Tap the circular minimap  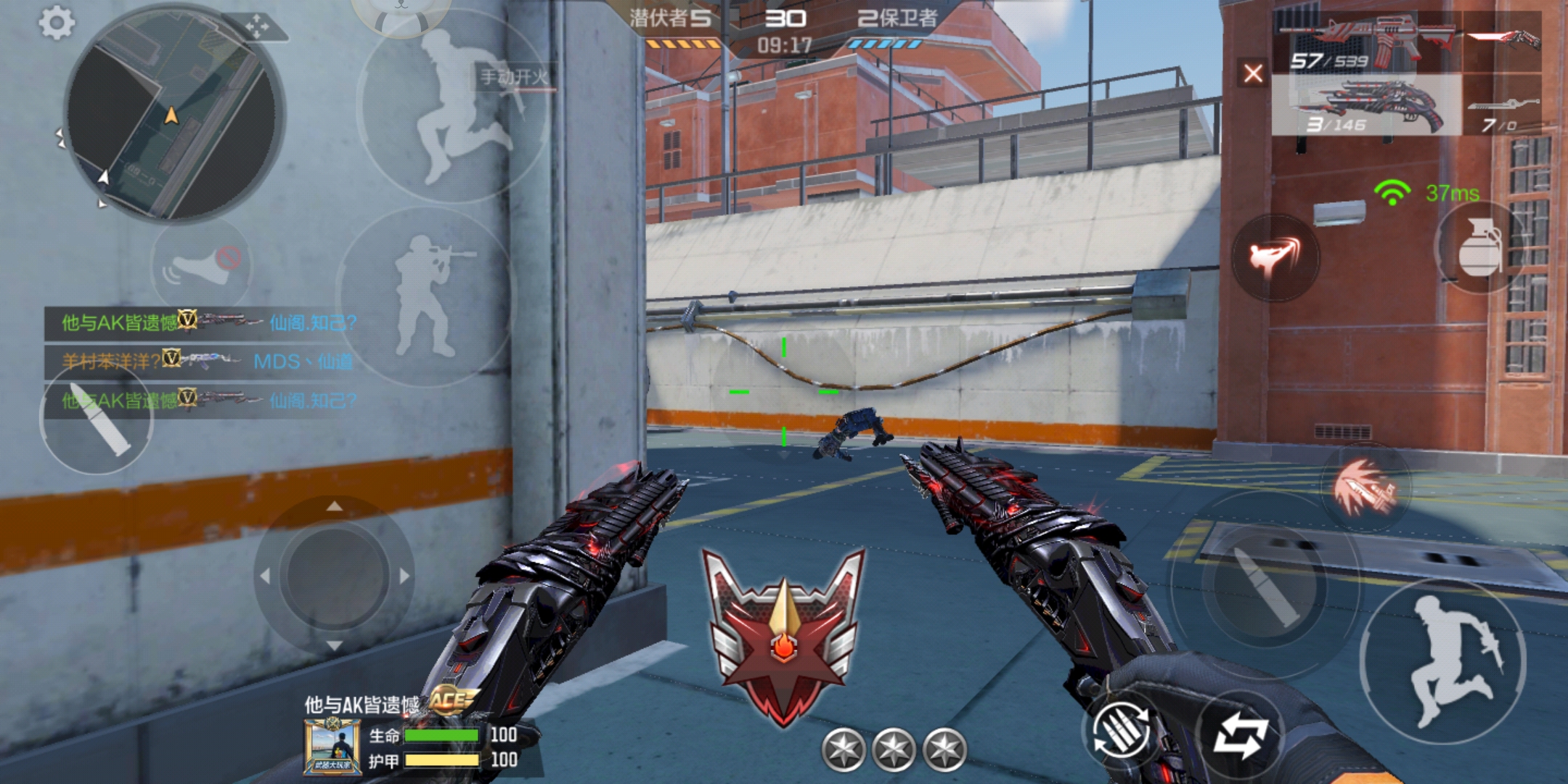coord(173,116)
